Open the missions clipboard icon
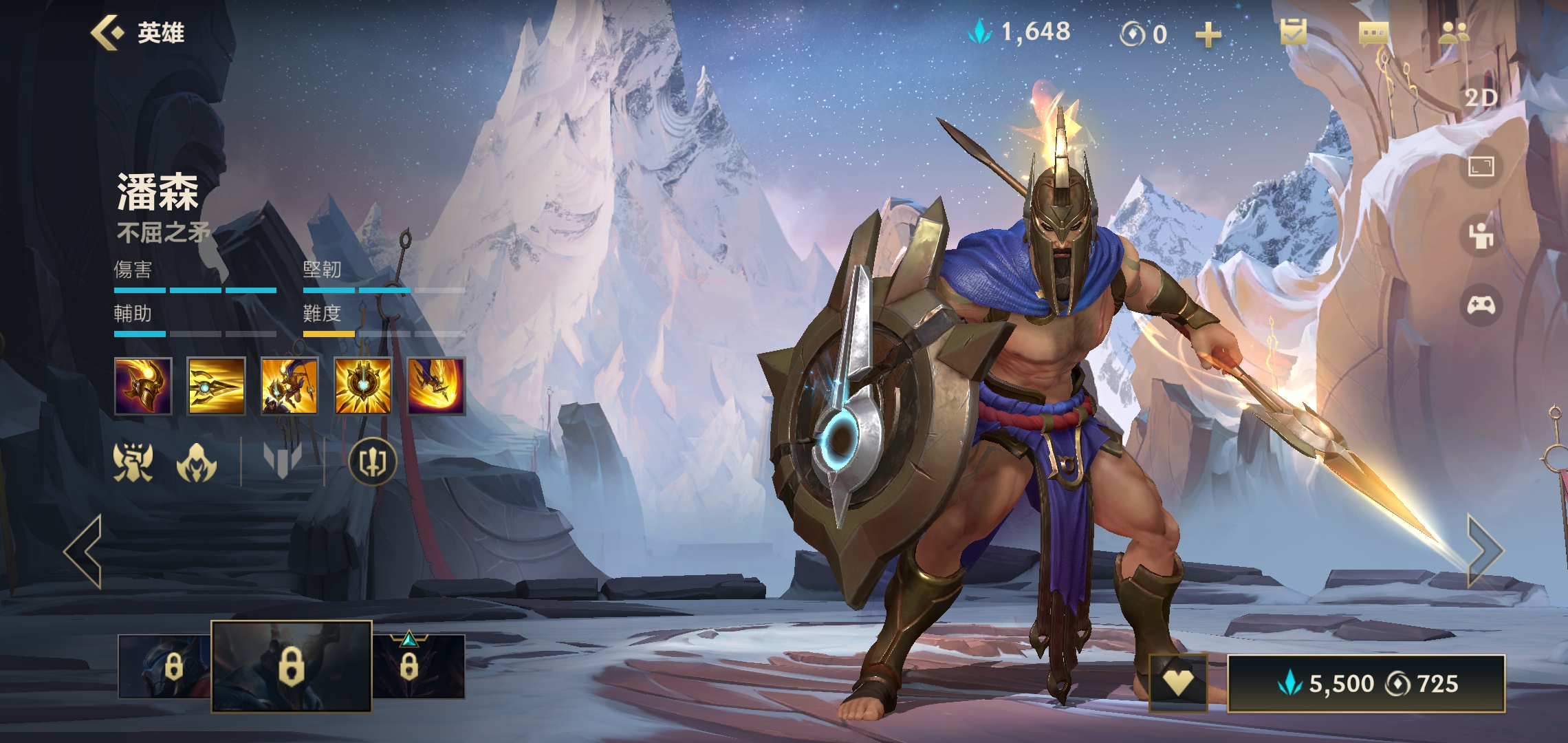The height and width of the screenshot is (743, 1568). click(x=1294, y=32)
